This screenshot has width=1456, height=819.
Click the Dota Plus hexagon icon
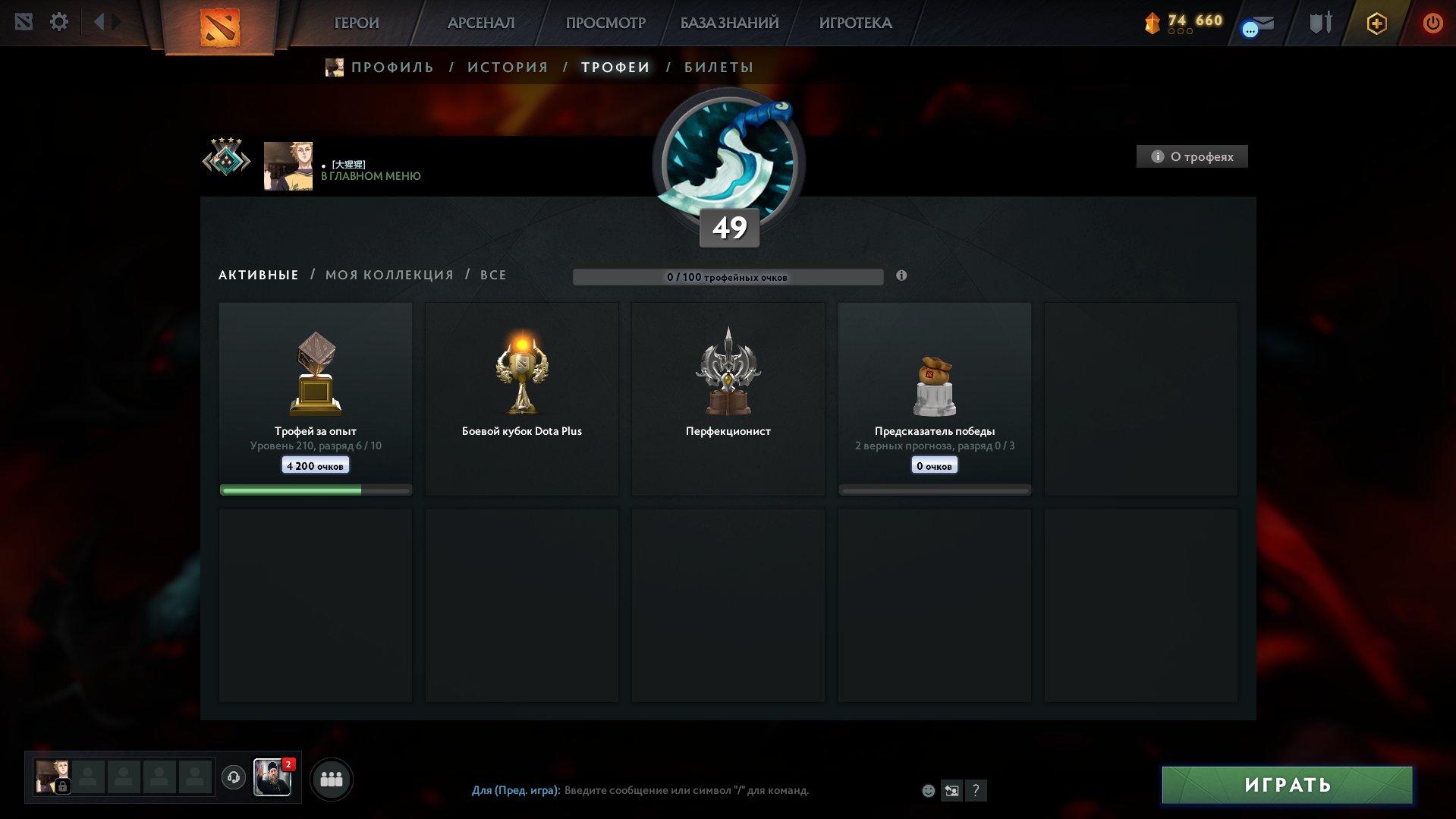[1376, 23]
